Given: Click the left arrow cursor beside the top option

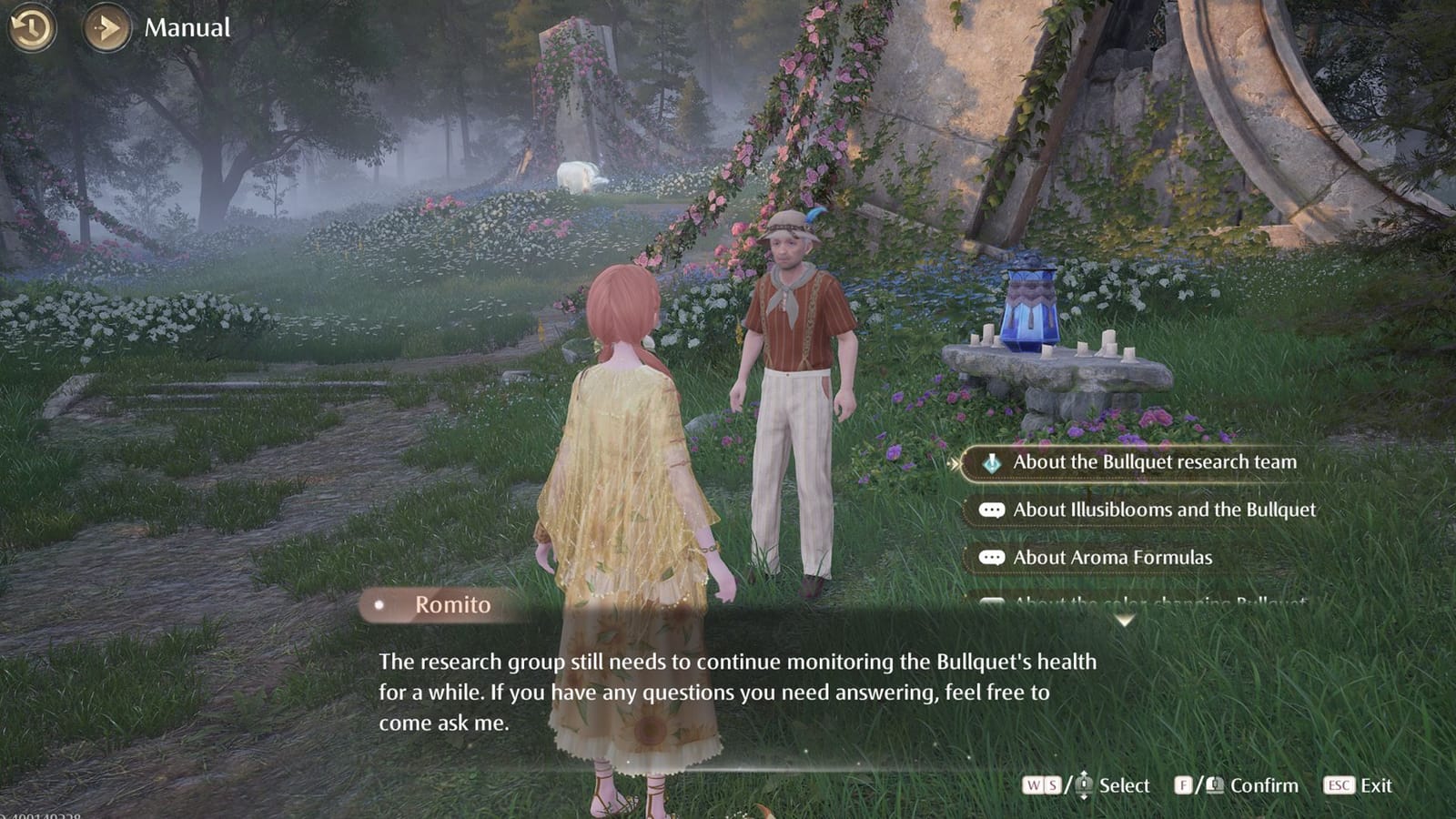Looking at the screenshot, I should (954, 461).
